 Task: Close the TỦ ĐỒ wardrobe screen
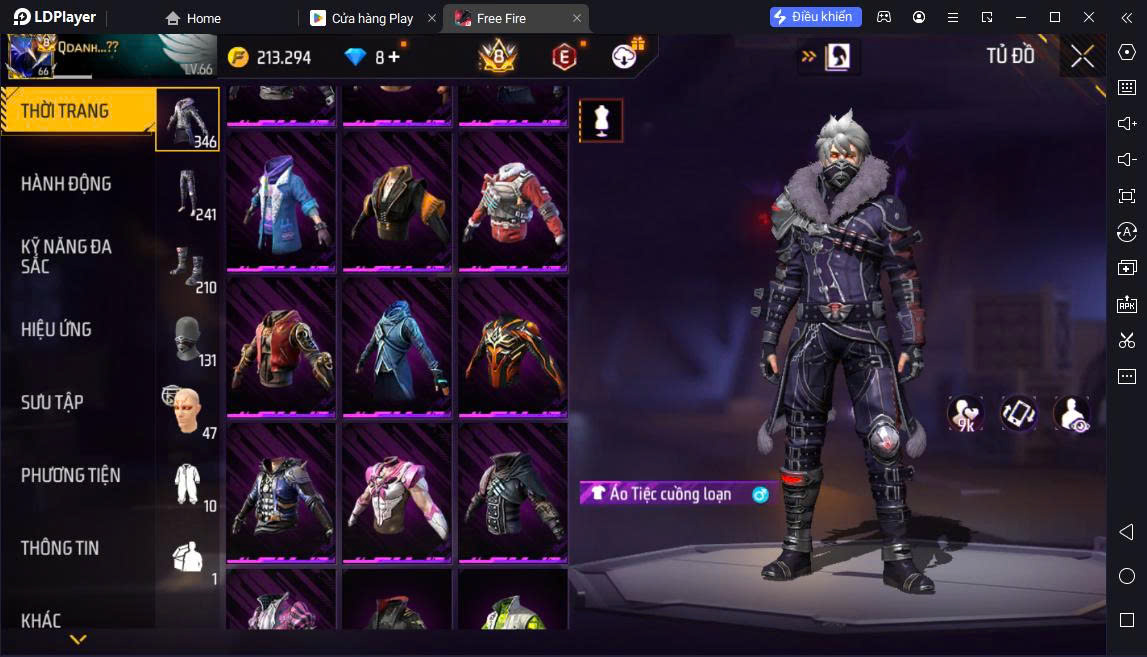(1082, 57)
